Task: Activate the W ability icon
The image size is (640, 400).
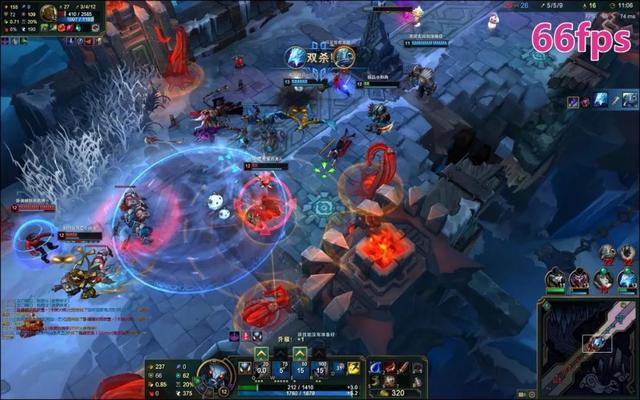Action: click(283, 369)
